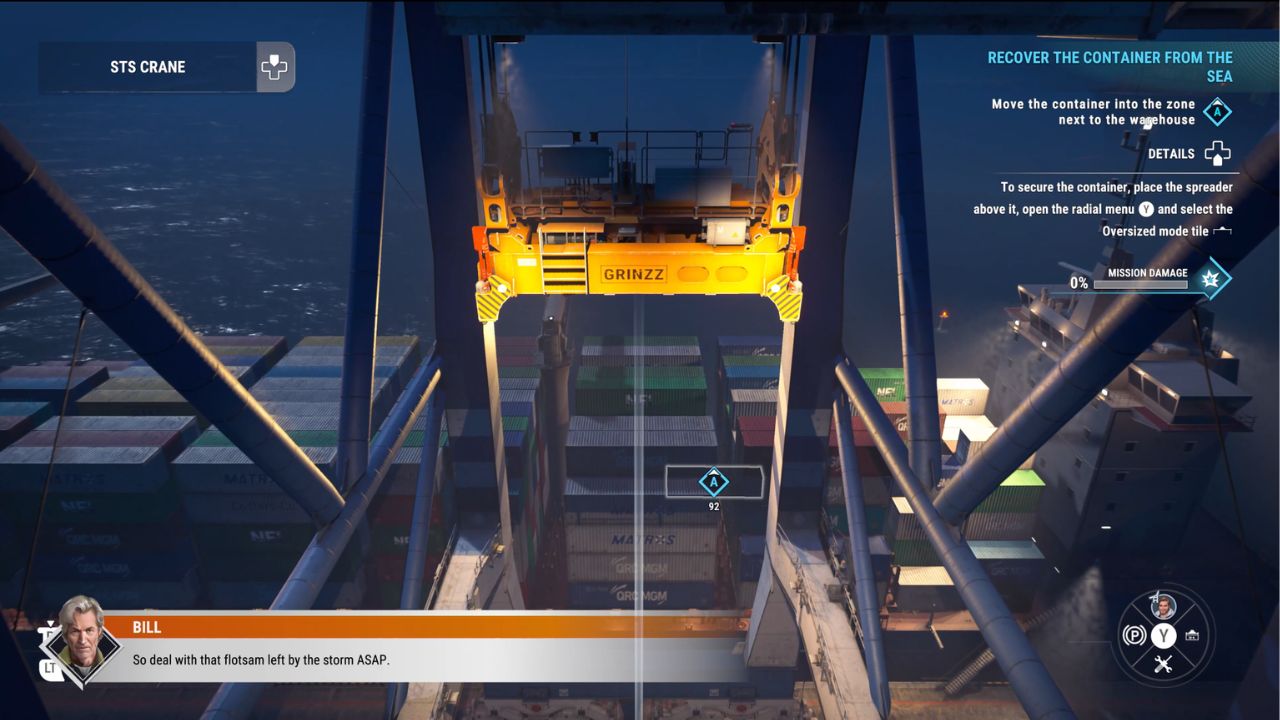Select the spreader tile in the radial menu
The image size is (1280, 720).
[1192, 636]
